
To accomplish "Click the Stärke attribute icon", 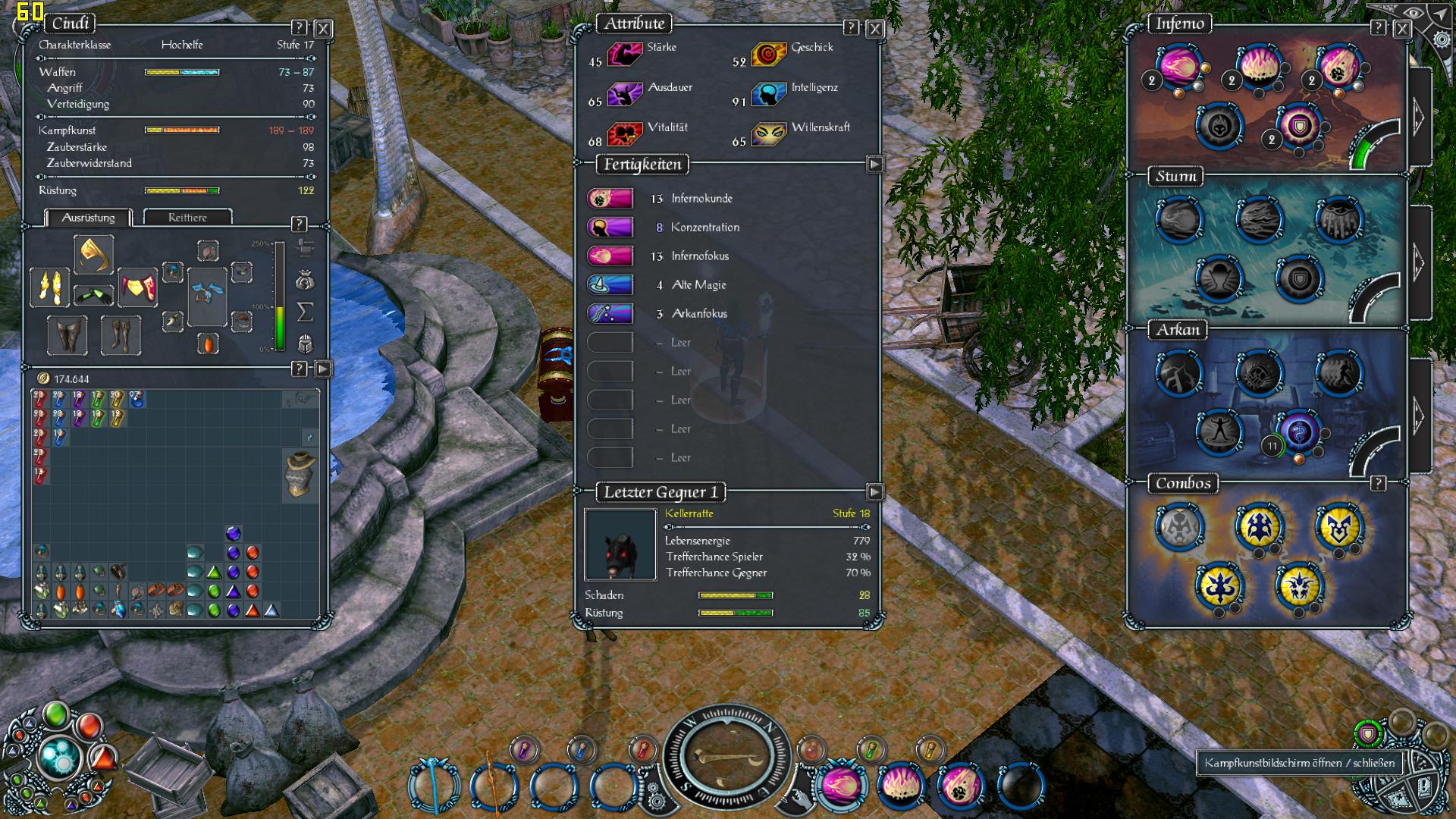I will click(x=625, y=54).
